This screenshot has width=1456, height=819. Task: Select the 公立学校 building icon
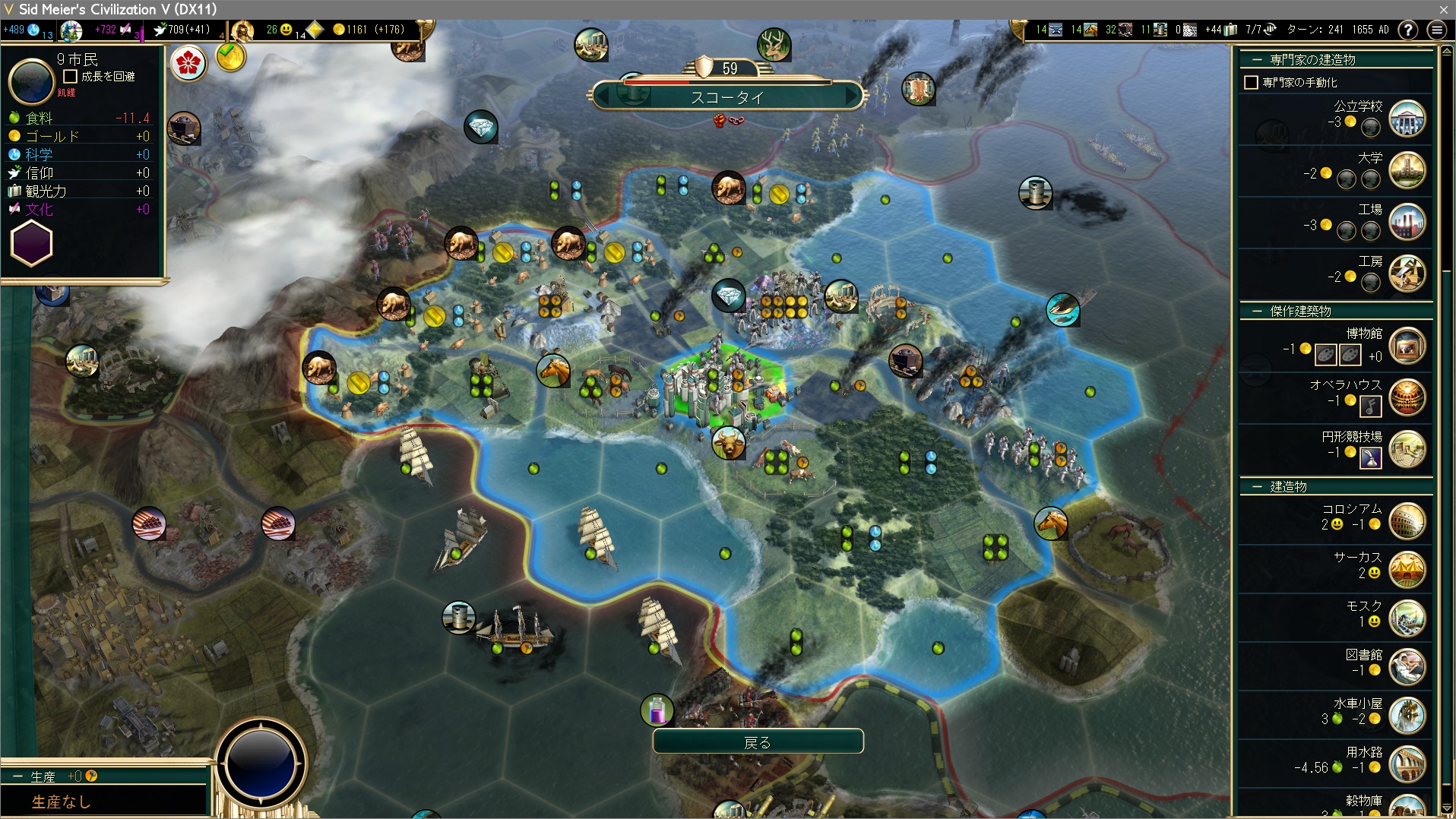coord(1407,119)
